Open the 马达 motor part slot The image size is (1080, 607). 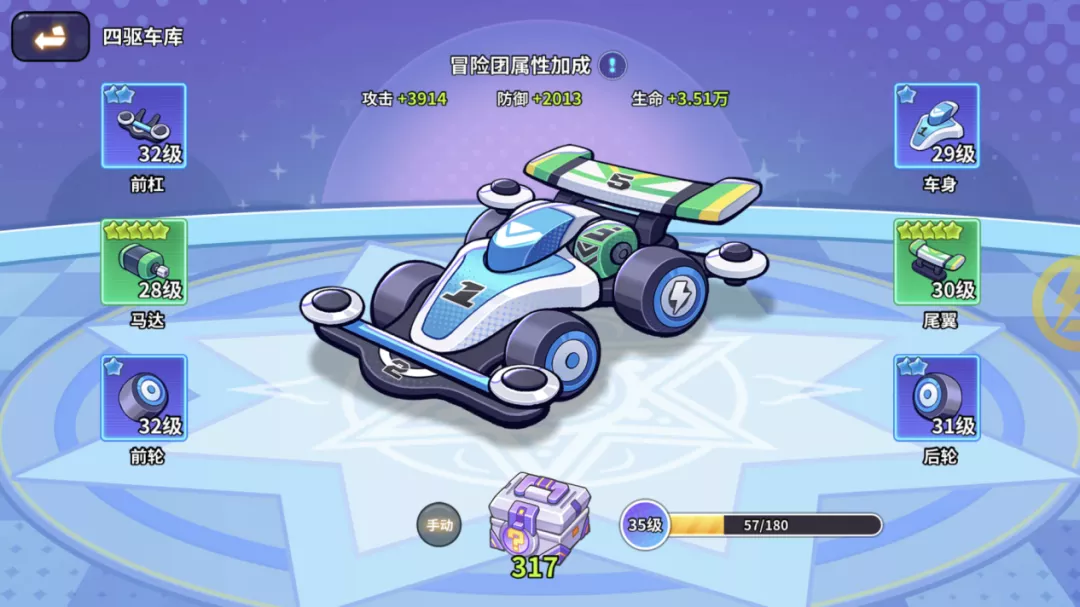click(144, 262)
